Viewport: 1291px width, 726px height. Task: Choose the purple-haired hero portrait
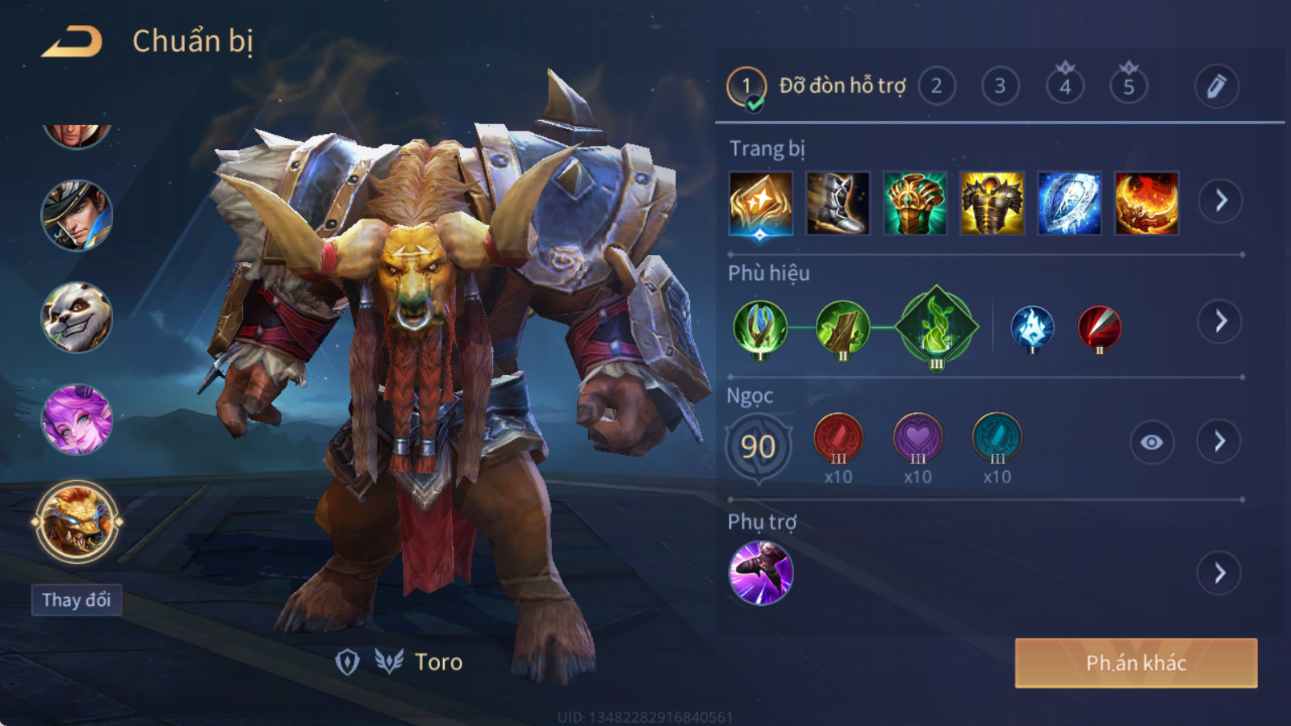pos(76,419)
